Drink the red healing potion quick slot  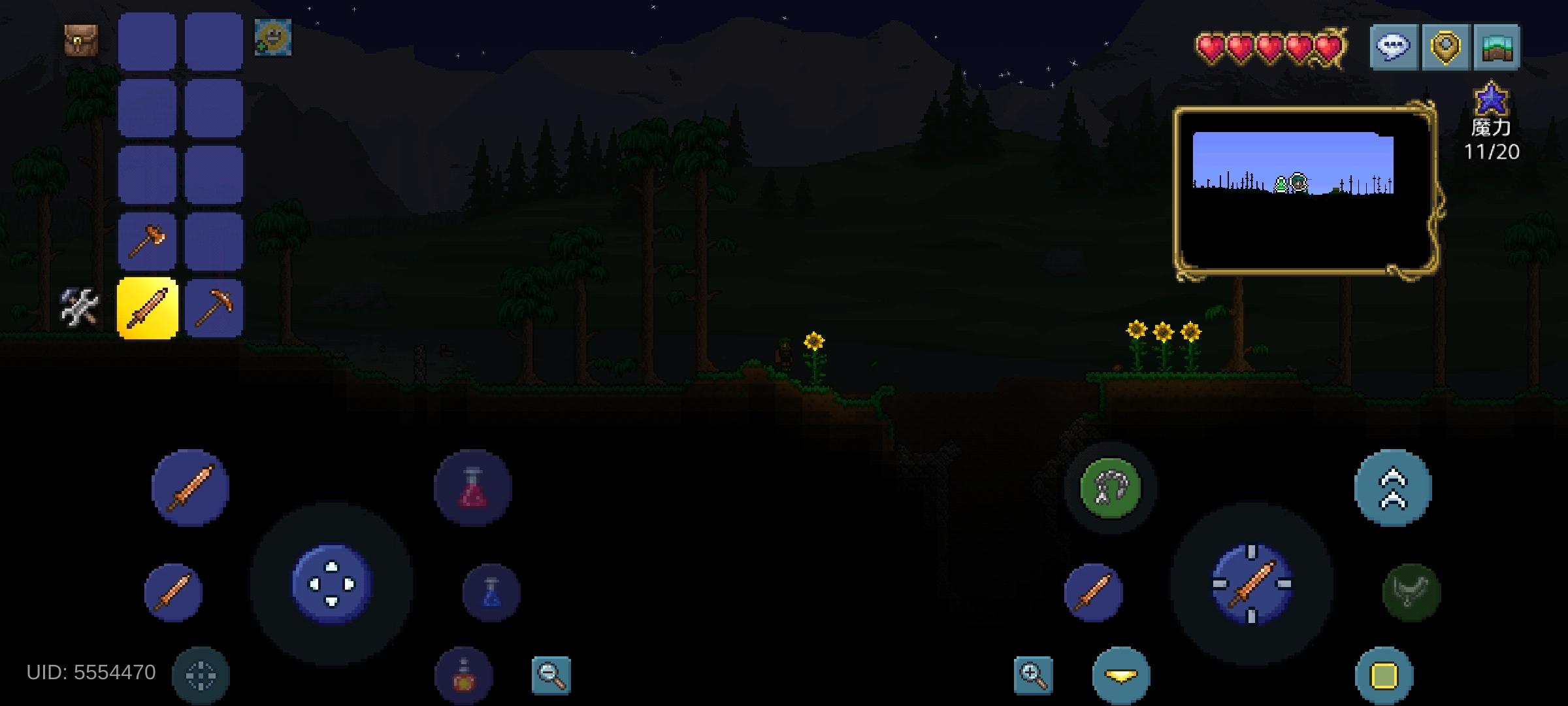click(x=472, y=486)
